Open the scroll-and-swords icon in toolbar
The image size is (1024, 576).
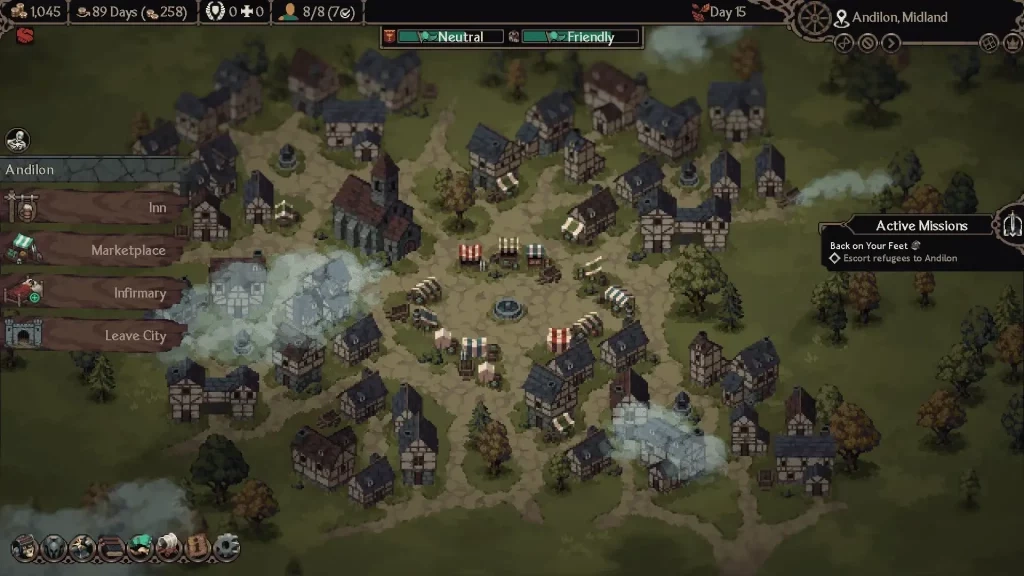pyautogui.click(x=168, y=547)
